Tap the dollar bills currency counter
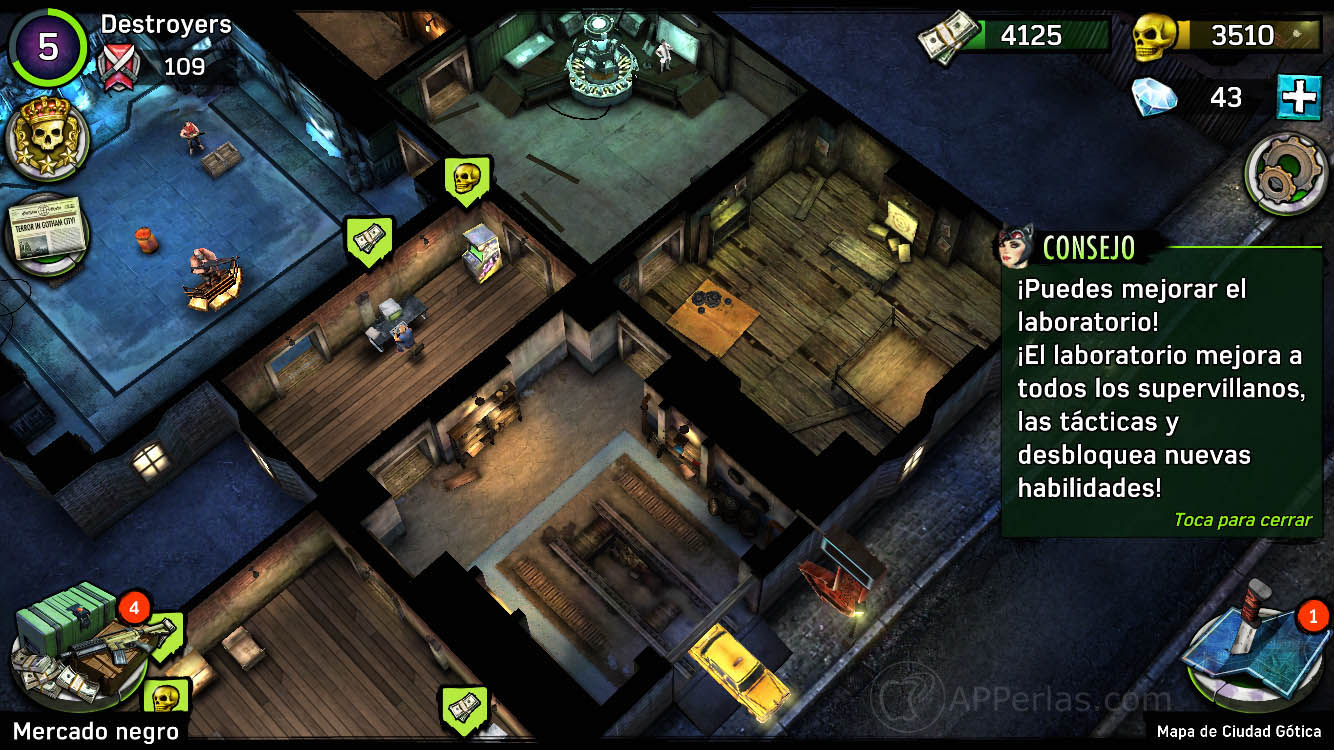Screen dimensions: 1334x750 click(x=1013, y=35)
